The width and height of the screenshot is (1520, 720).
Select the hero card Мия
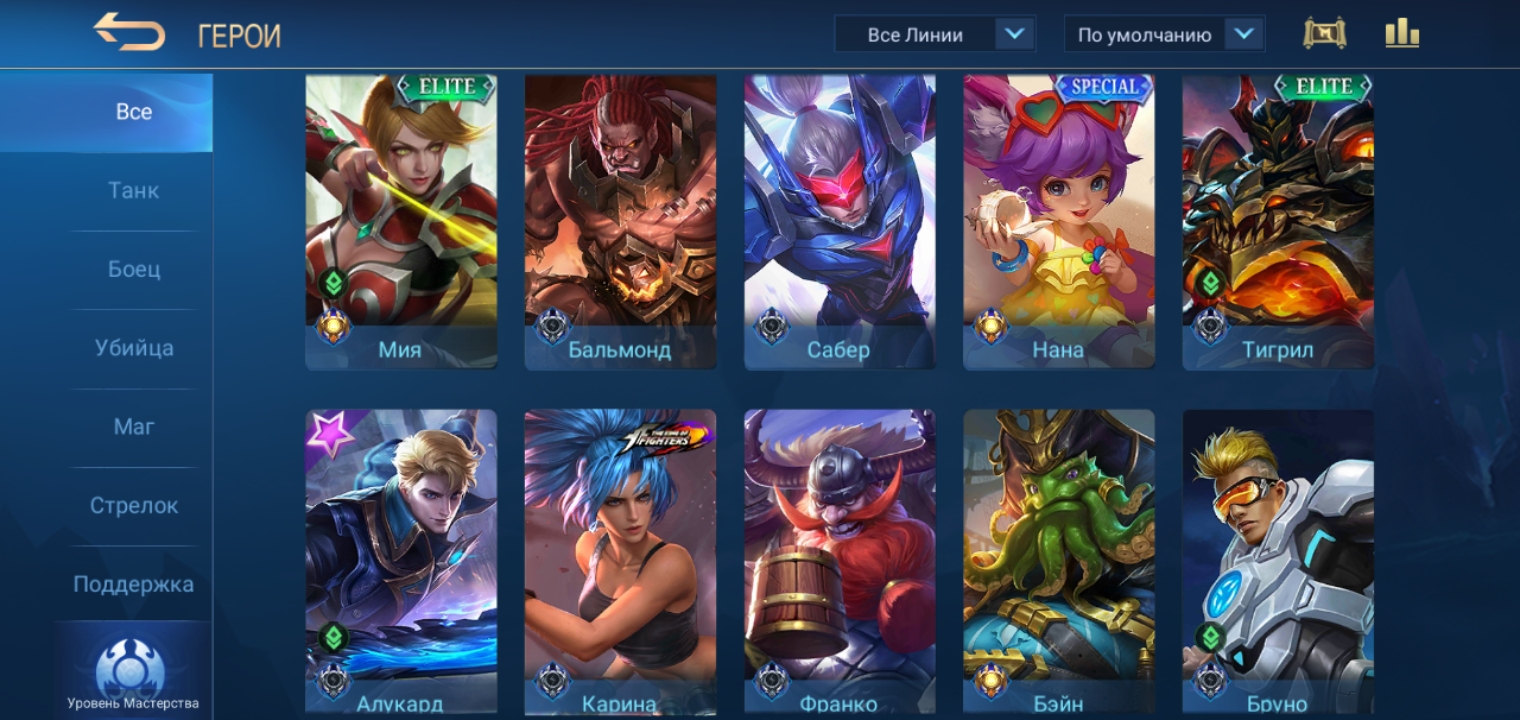pyautogui.click(x=401, y=220)
